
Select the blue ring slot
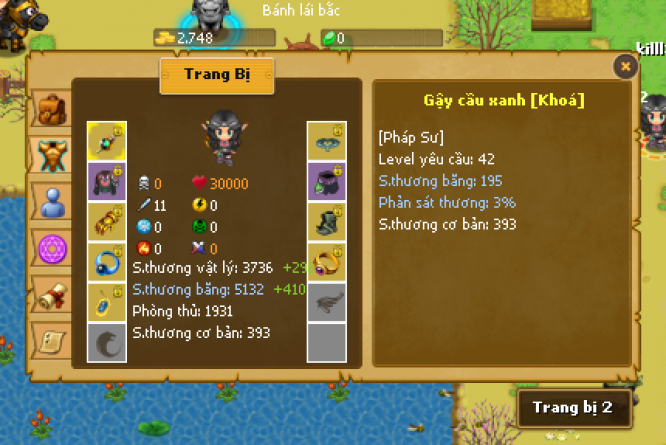click(x=106, y=261)
